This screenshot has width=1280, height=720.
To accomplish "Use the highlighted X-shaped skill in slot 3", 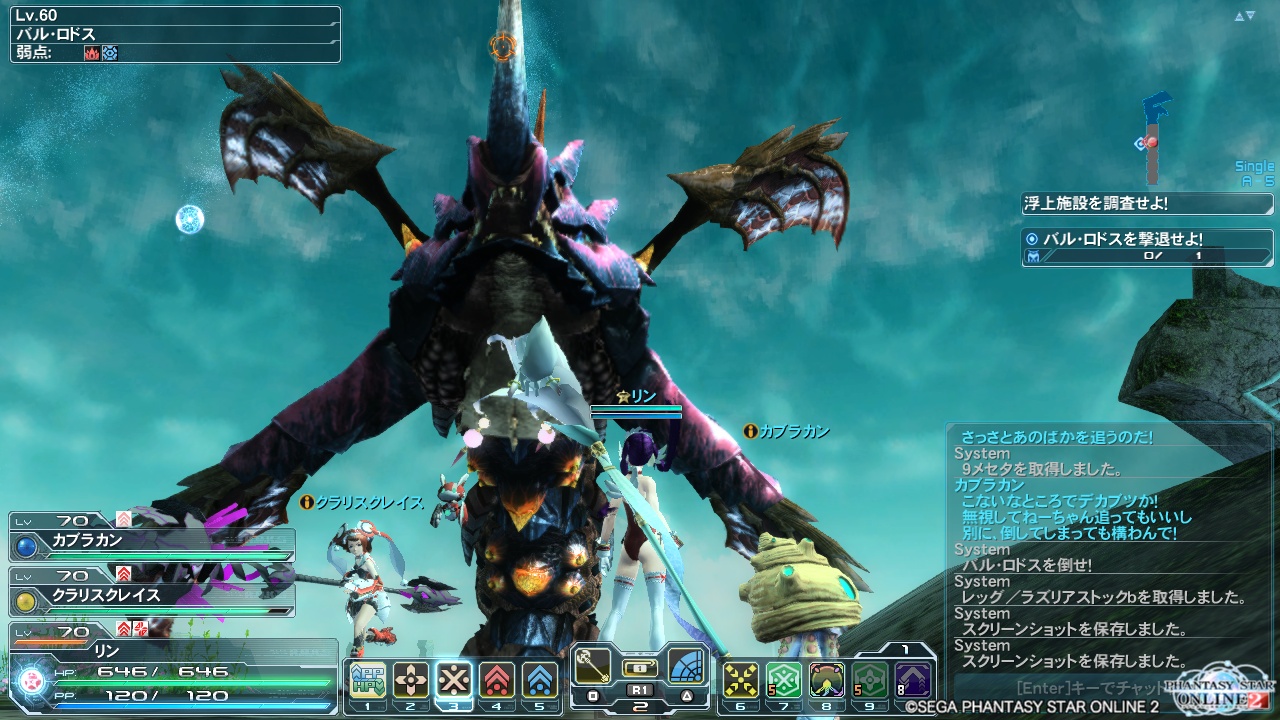I will [454, 681].
